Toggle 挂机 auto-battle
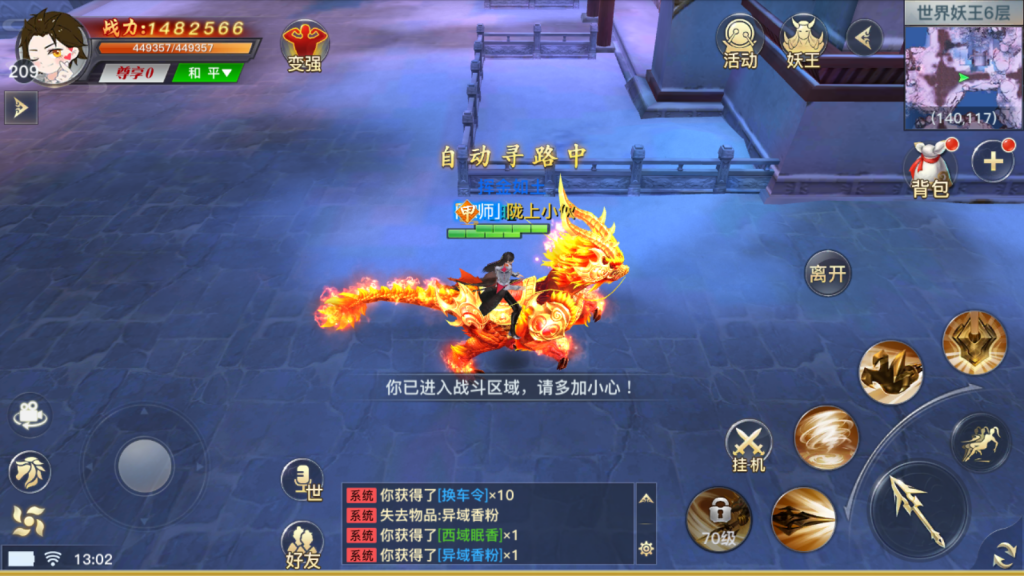 pyautogui.click(x=748, y=446)
